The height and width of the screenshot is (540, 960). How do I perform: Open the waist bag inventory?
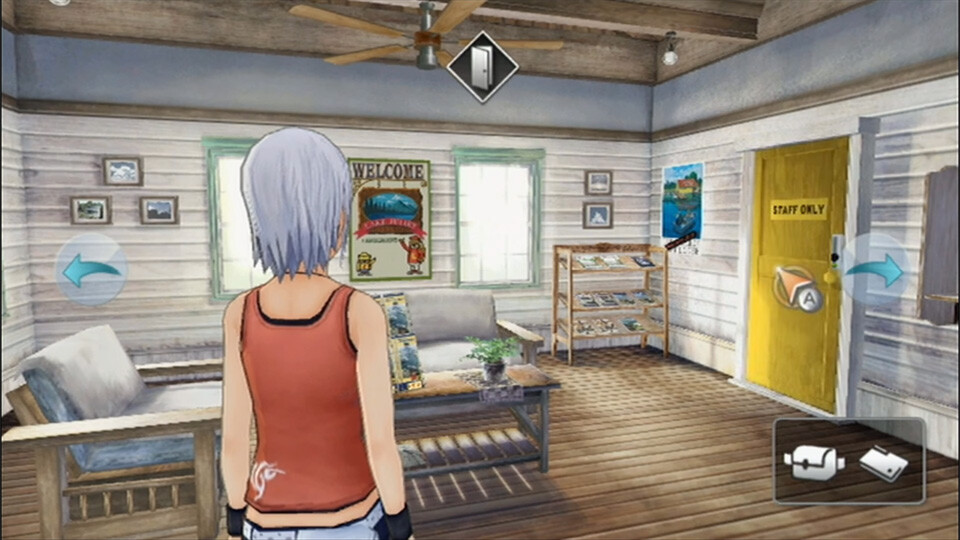[813, 462]
